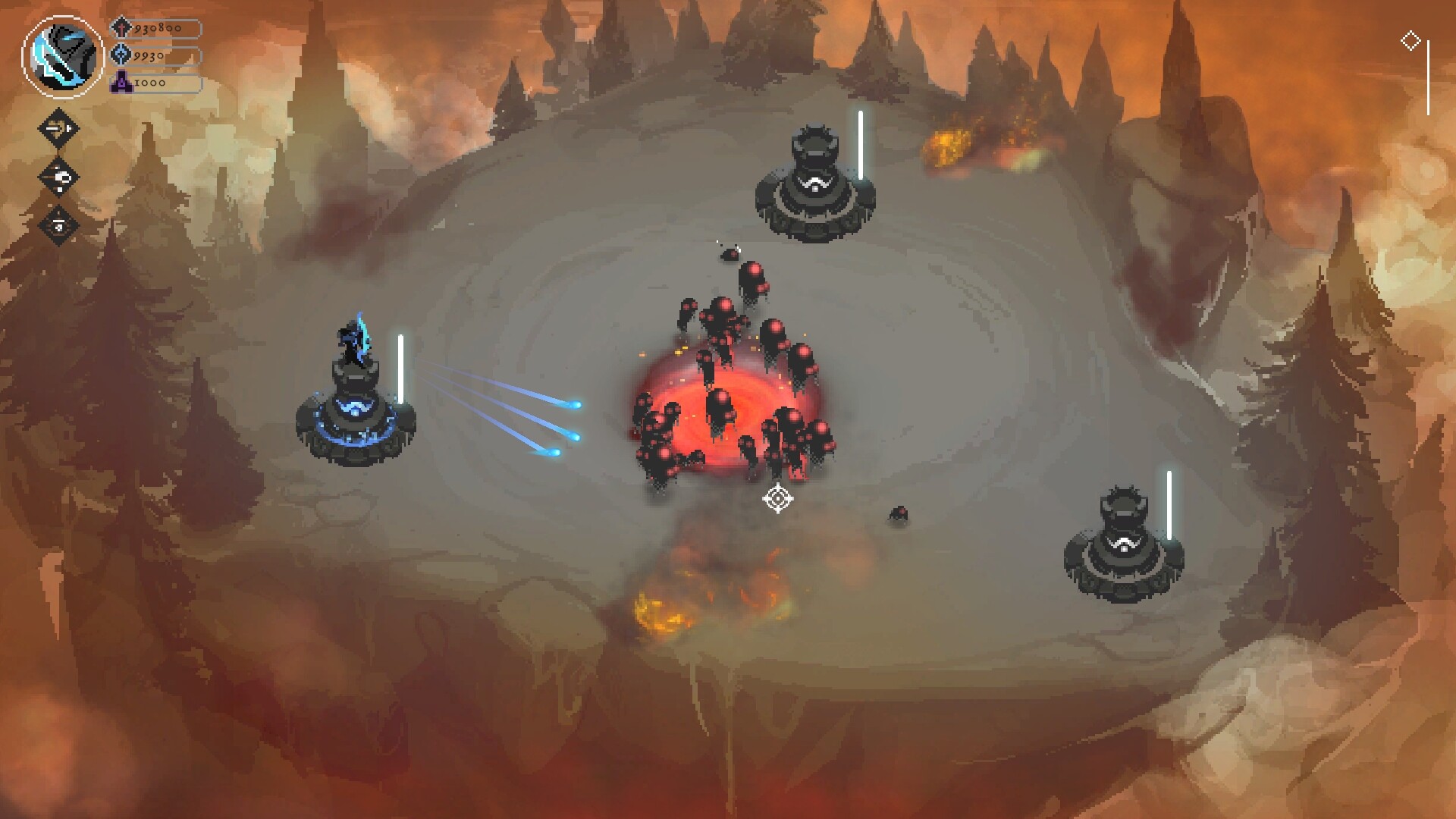Click the blue crystal resource icon
This screenshot has width=1456, height=819.
[121, 55]
